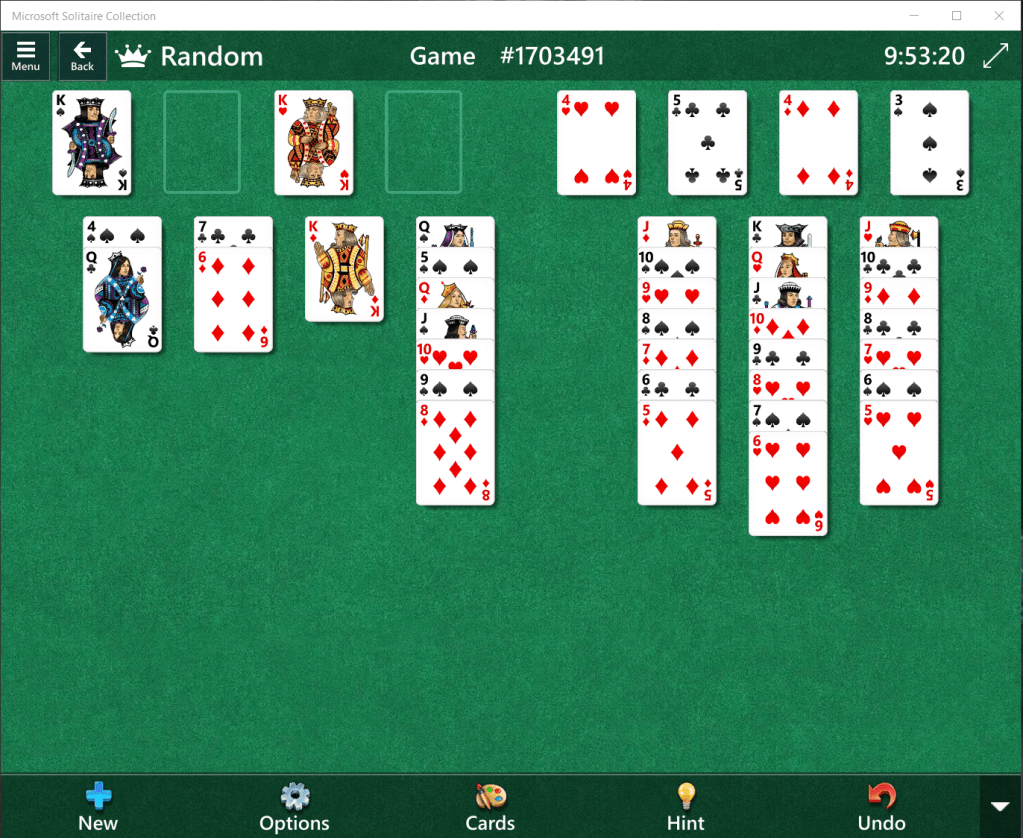Select the King of Hearts free cell

(x=314, y=142)
